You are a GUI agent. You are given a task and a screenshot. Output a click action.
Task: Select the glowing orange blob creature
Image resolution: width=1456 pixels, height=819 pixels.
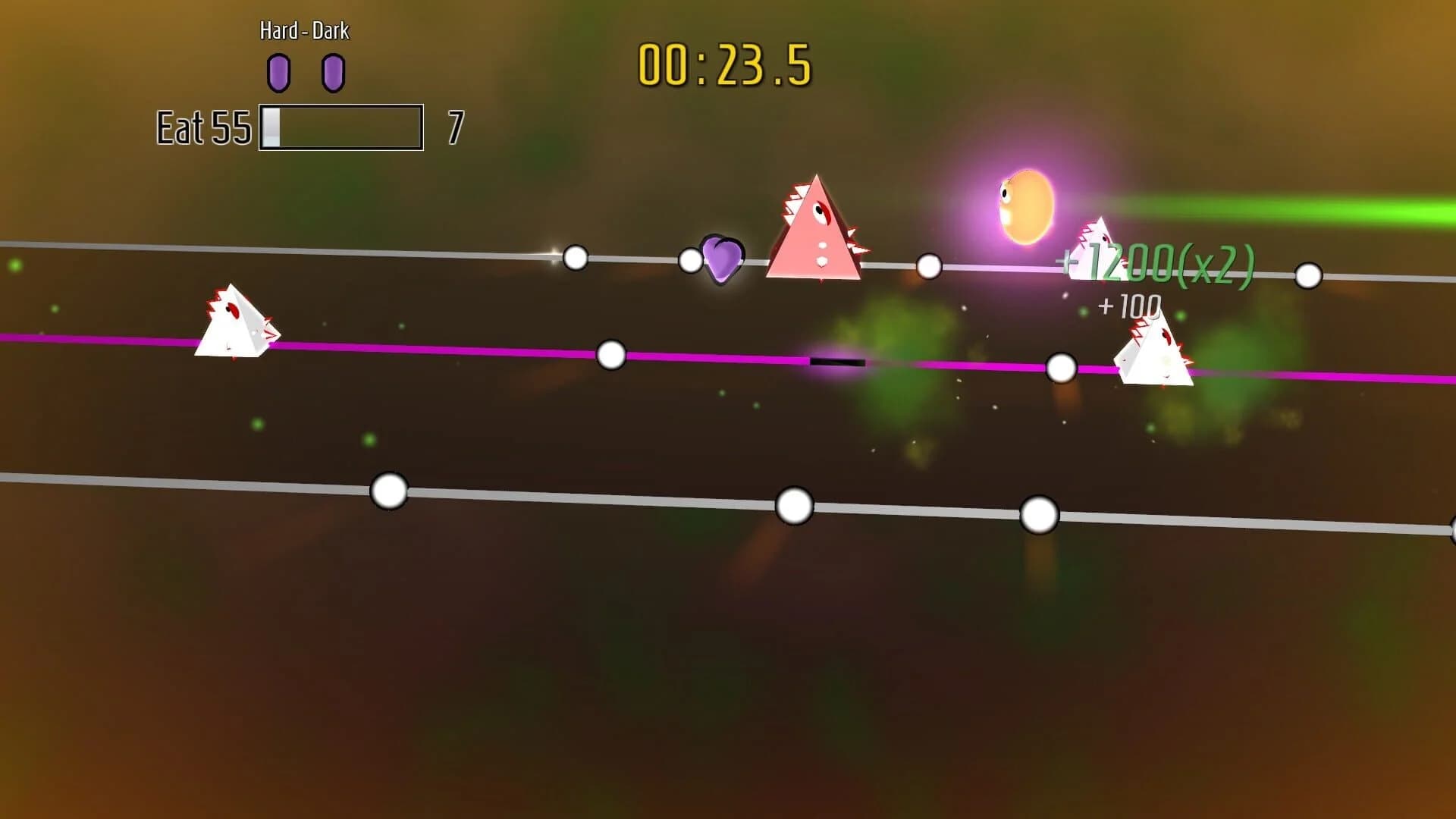(1025, 205)
